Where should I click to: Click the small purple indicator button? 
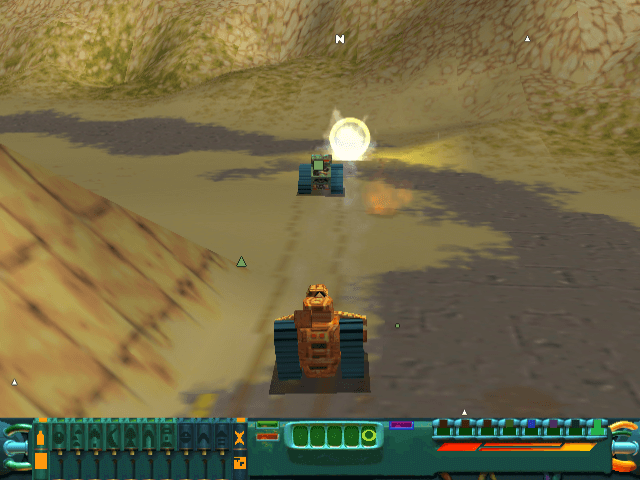401,425
